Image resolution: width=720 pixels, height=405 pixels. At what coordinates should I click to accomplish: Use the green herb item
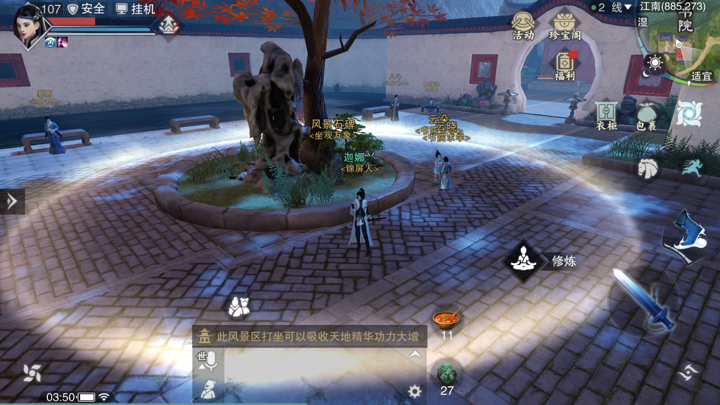coord(447,375)
